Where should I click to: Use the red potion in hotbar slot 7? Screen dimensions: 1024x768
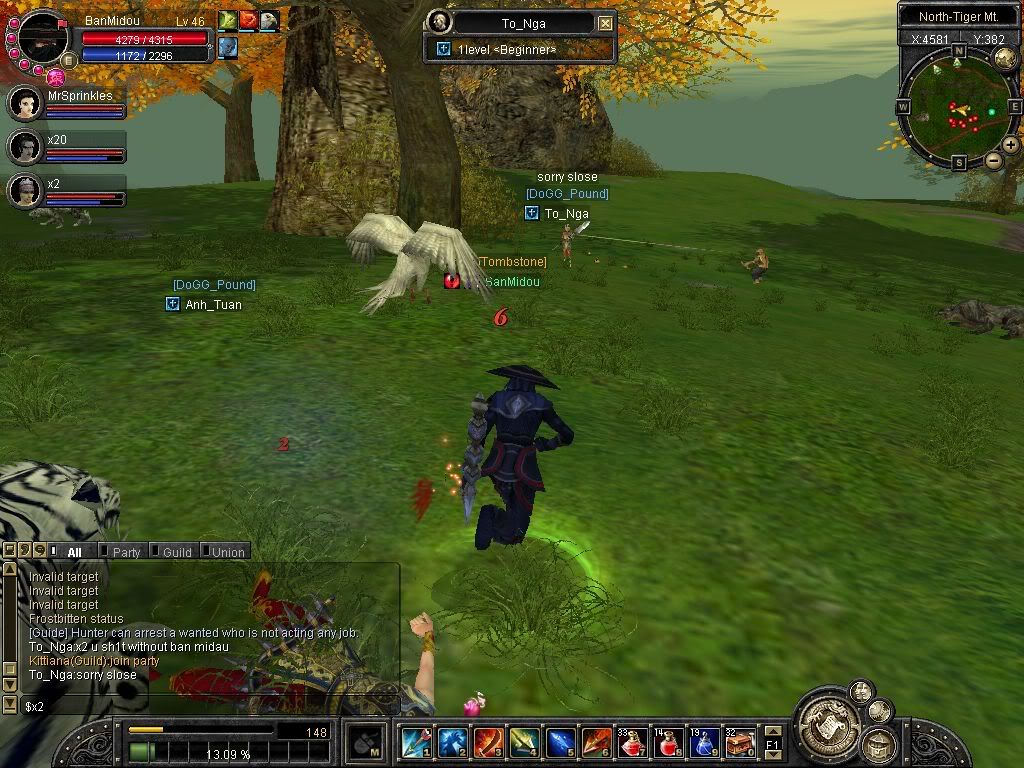(x=632, y=742)
